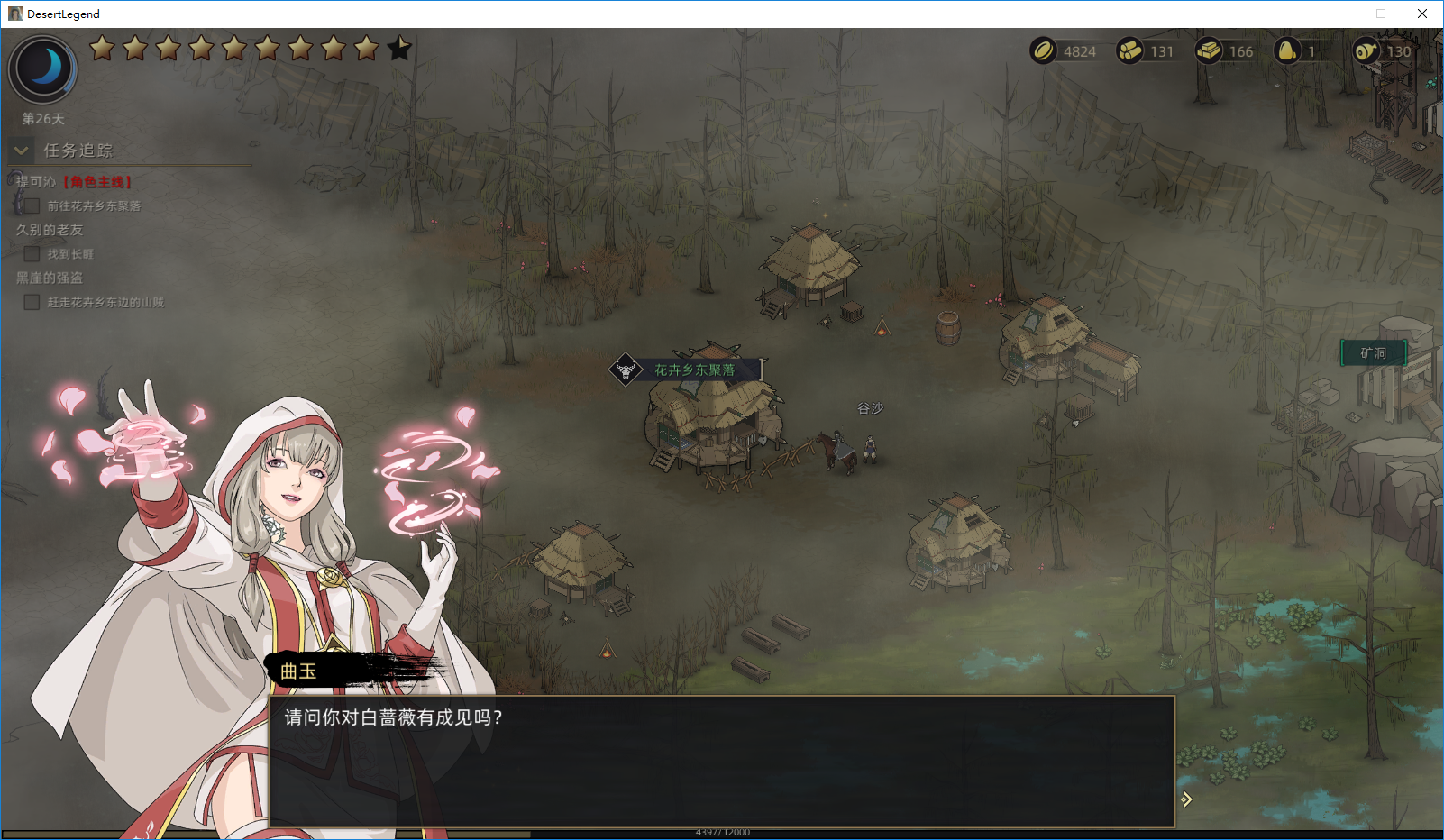This screenshot has width=1444, height=840.
Task: Minimize the DesertLegend window
Action: click(x=1340, y=14)
